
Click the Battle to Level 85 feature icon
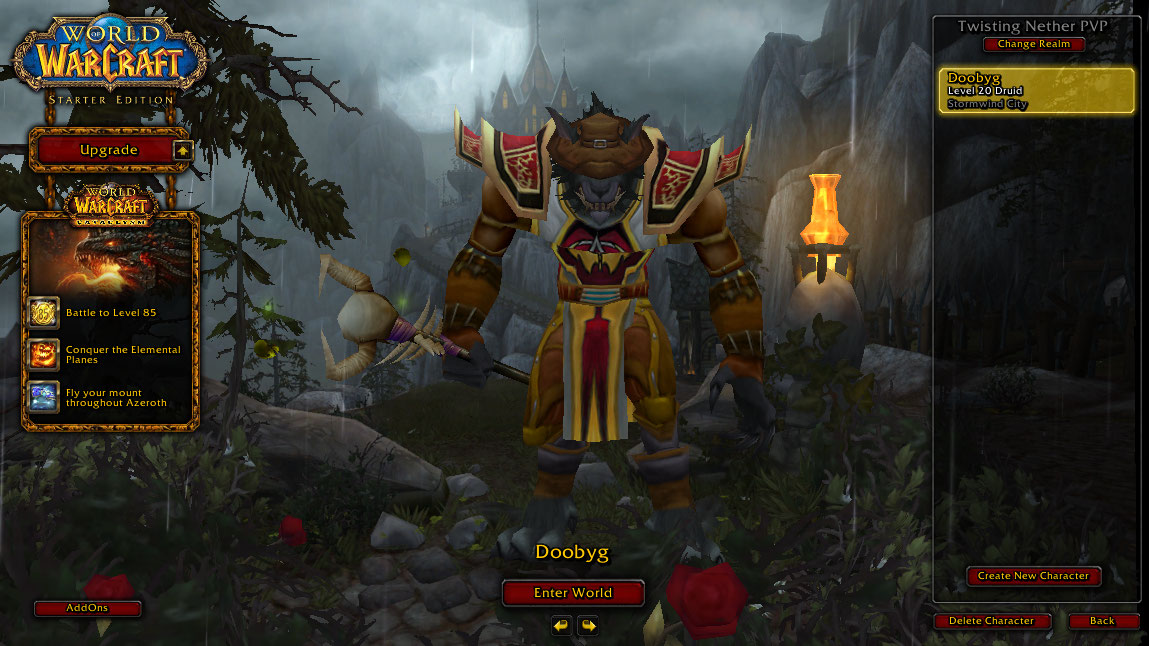tap(44, 313)
